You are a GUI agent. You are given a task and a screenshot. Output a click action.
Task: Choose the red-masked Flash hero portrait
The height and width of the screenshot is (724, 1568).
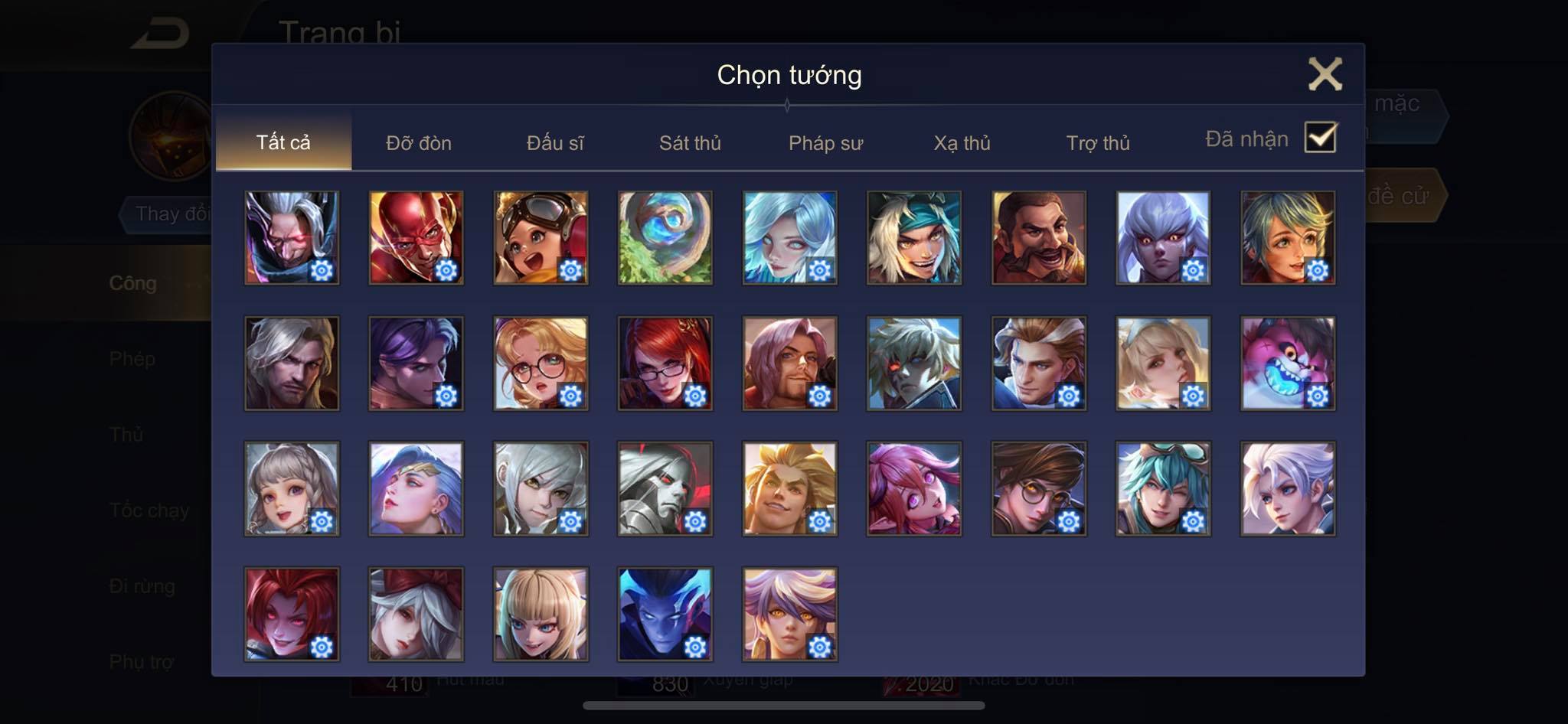coord(416,237)
